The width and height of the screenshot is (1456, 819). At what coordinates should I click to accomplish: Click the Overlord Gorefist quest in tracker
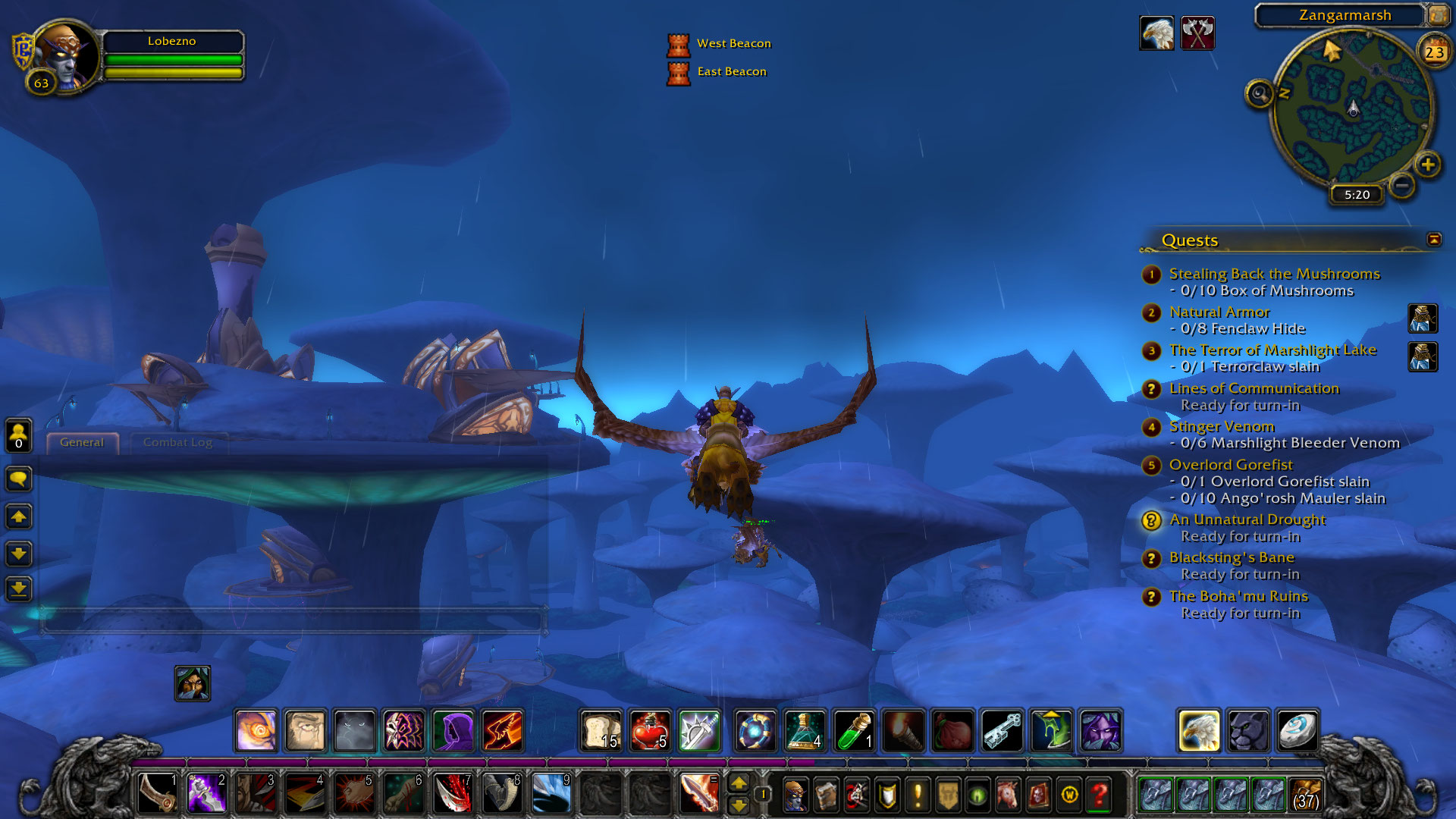[x=1230, y=465]
